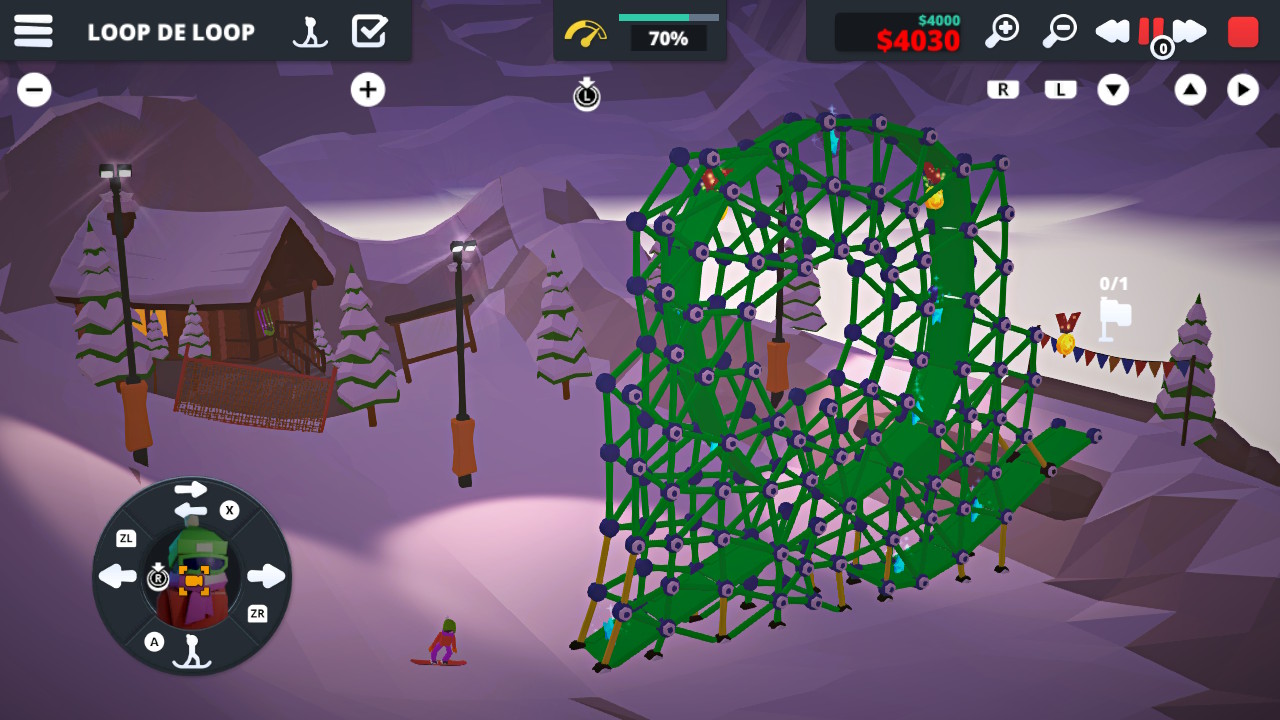Open the level checklist icon
The width and height of the screenshot is (1280, 720).
click(371, 31)
